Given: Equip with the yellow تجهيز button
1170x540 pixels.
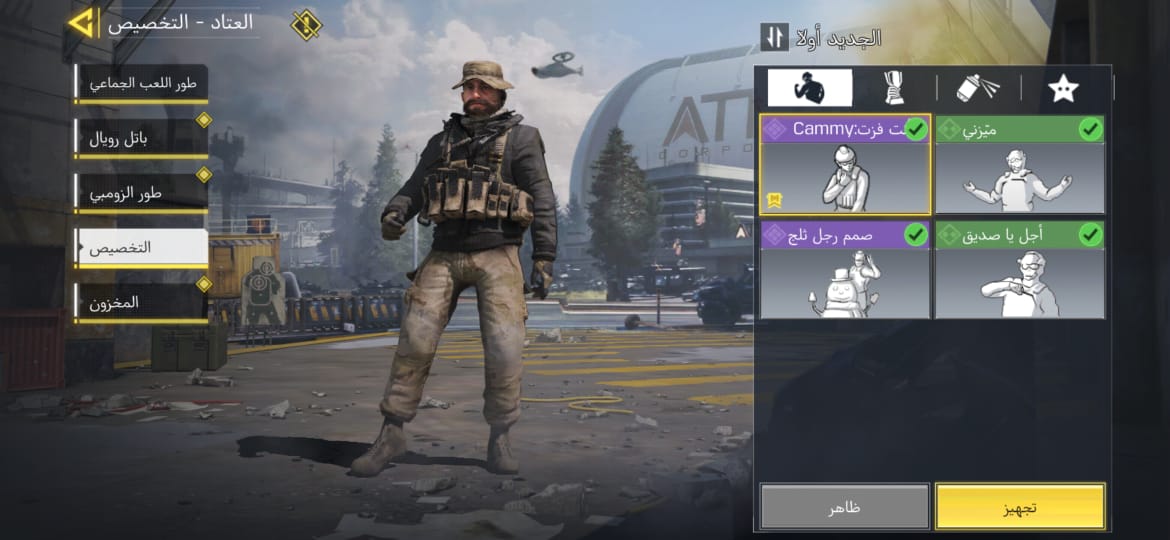Looking at the screenshot, I should (1020, 507).
